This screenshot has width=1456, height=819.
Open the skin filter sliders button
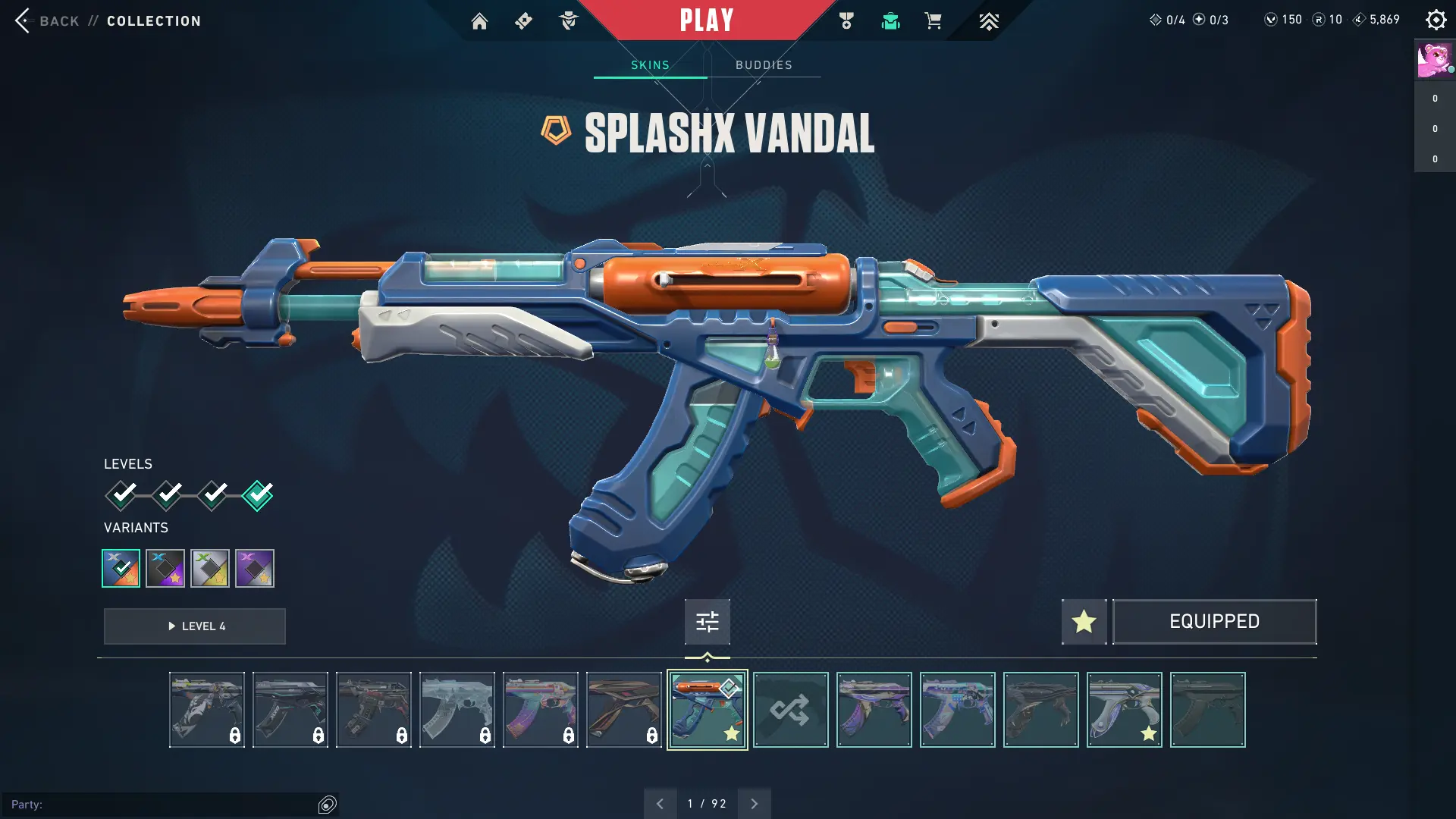pos(707,622)
